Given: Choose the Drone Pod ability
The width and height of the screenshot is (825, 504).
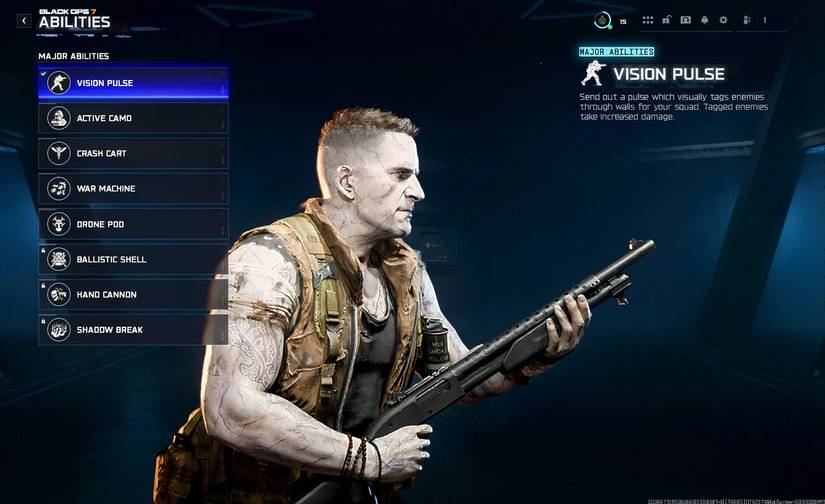Looking at the screenshot, I should 133,224.
